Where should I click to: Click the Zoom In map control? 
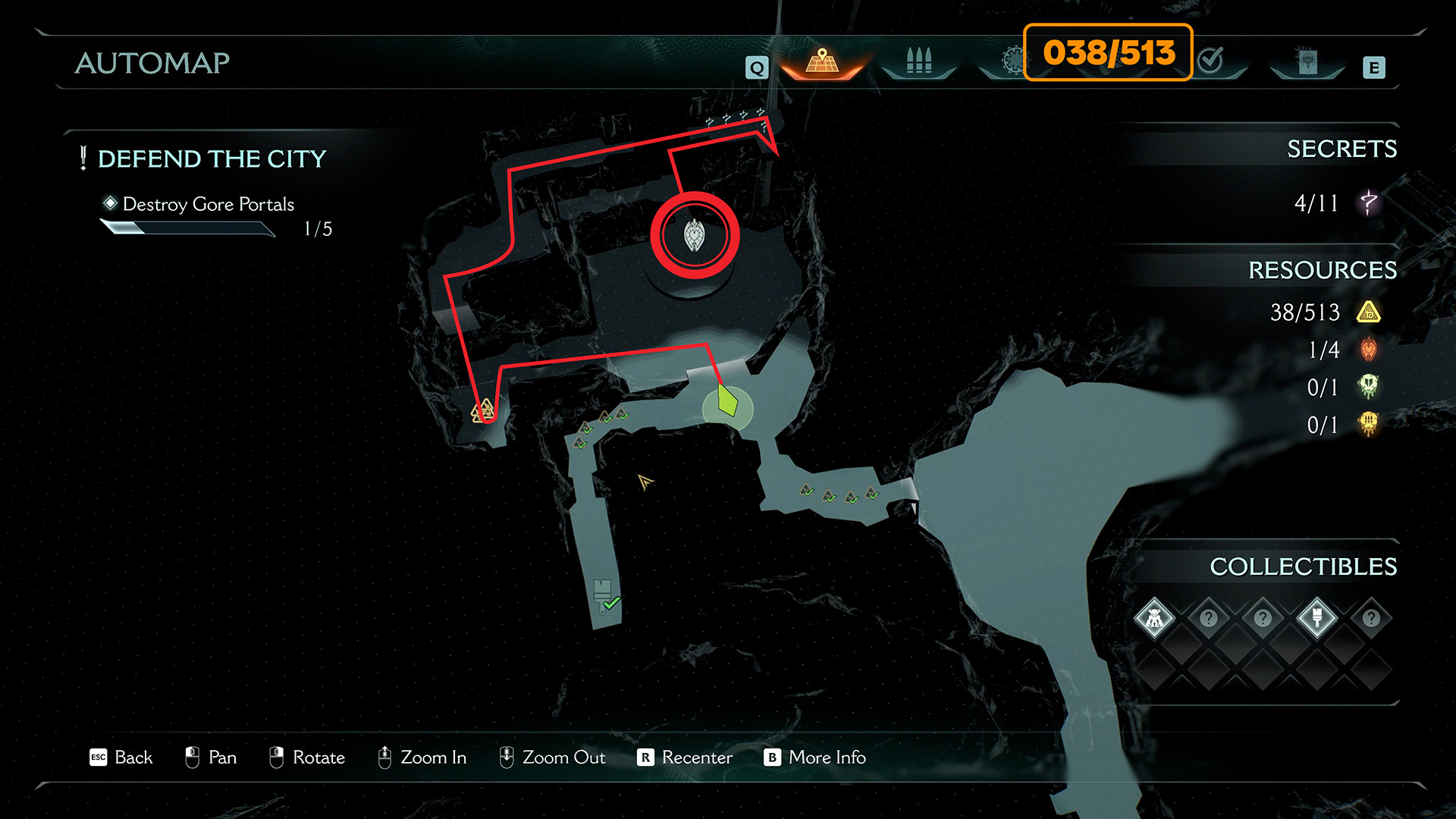pos(422,757)
